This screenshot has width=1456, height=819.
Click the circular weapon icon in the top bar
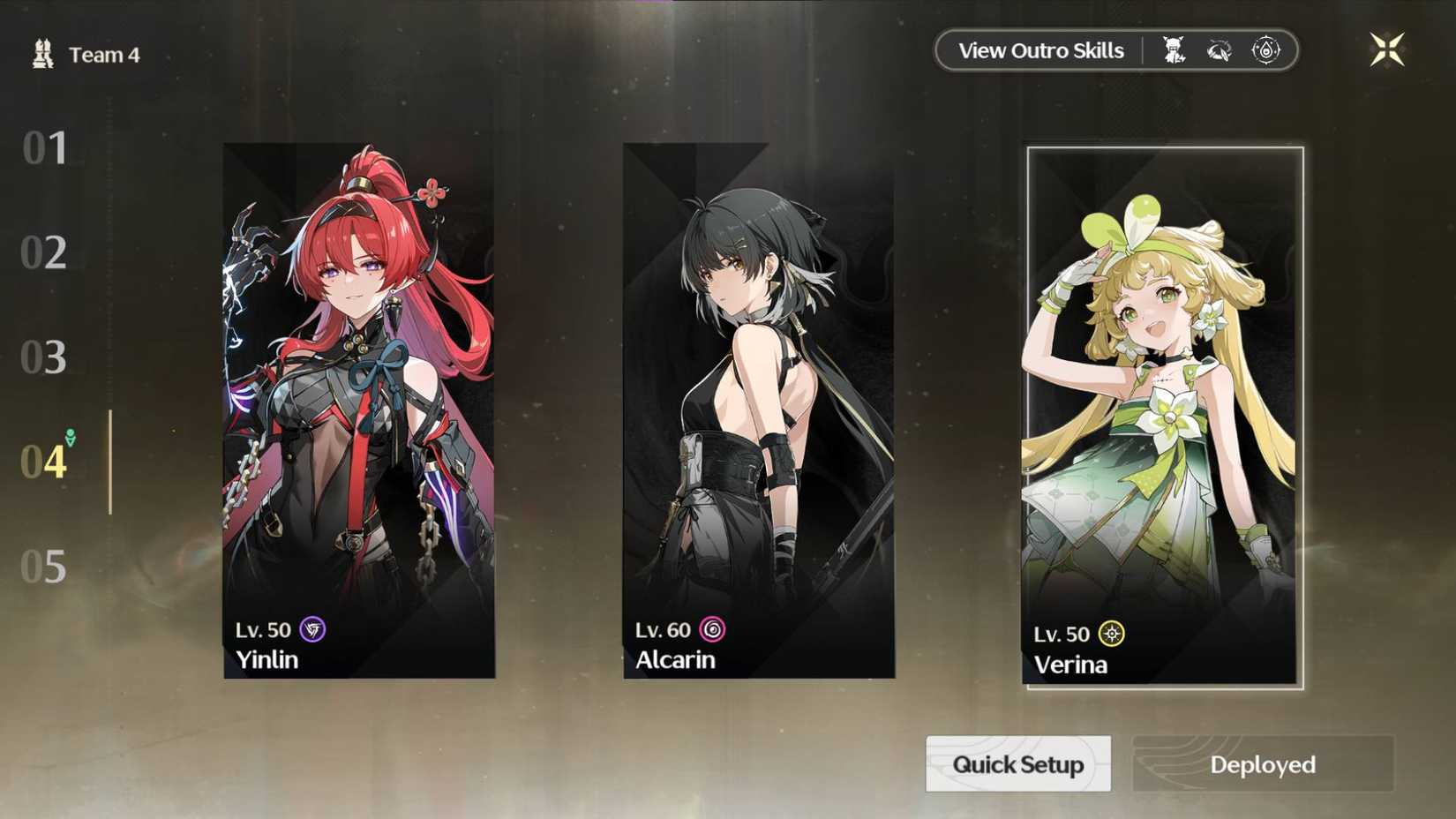[x=1220, y=49]
